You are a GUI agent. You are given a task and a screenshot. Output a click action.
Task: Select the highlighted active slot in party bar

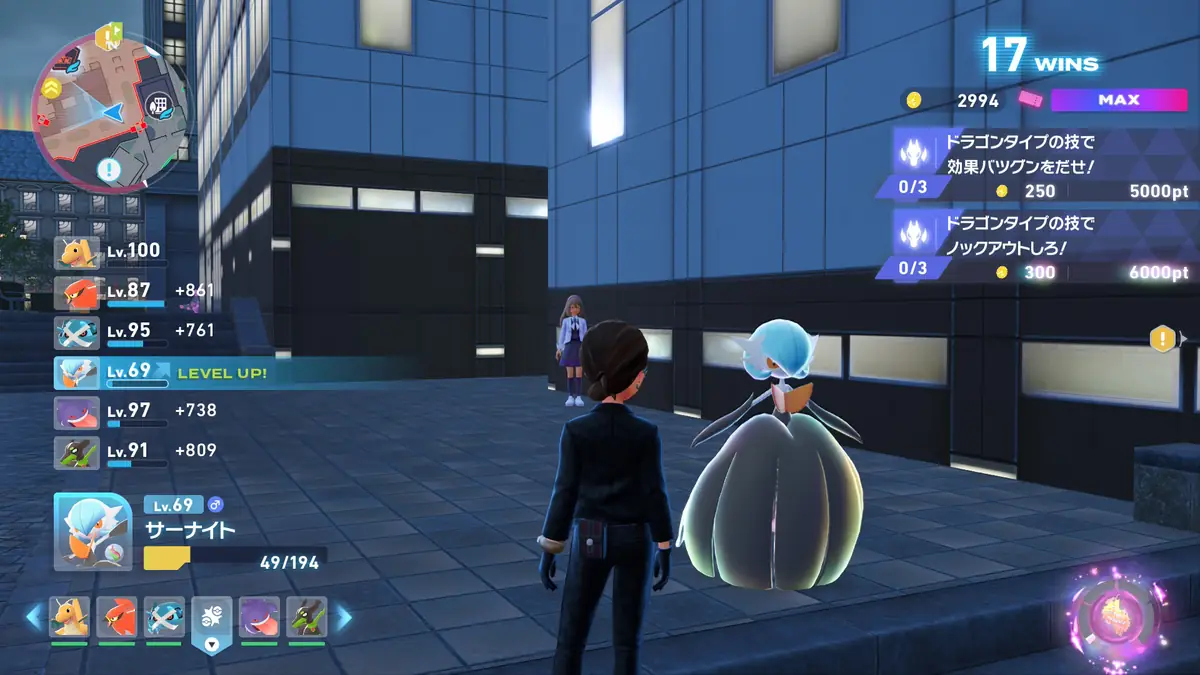point(211,620)
